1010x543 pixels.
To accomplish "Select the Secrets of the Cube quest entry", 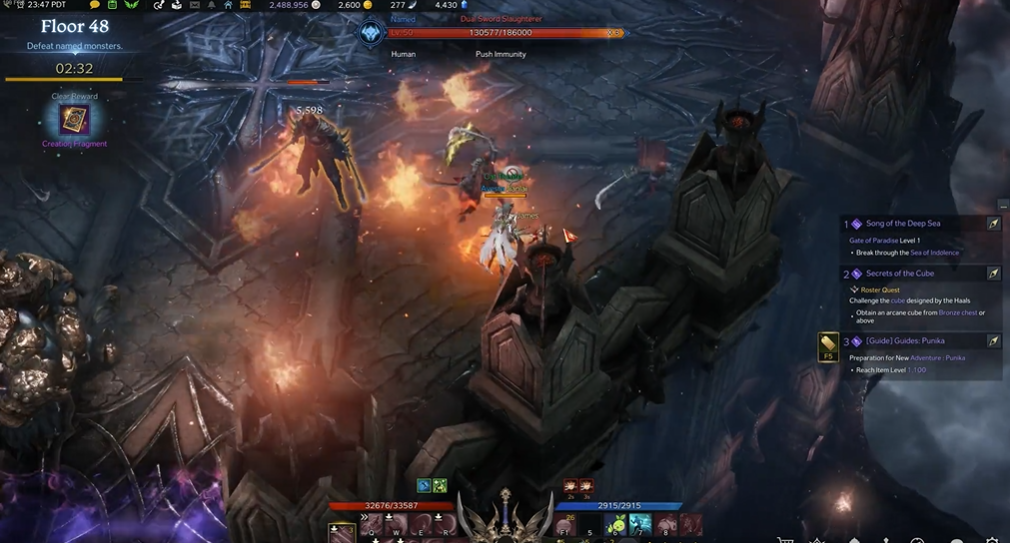I will pyautogui.click(x=900, y=273).
